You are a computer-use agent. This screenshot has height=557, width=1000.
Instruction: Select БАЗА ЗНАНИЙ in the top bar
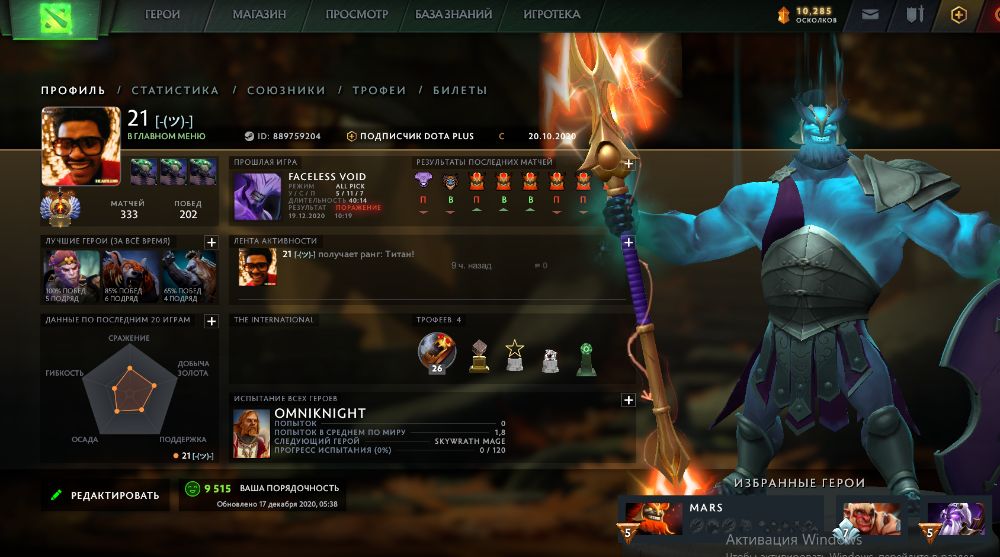point(455,15)
